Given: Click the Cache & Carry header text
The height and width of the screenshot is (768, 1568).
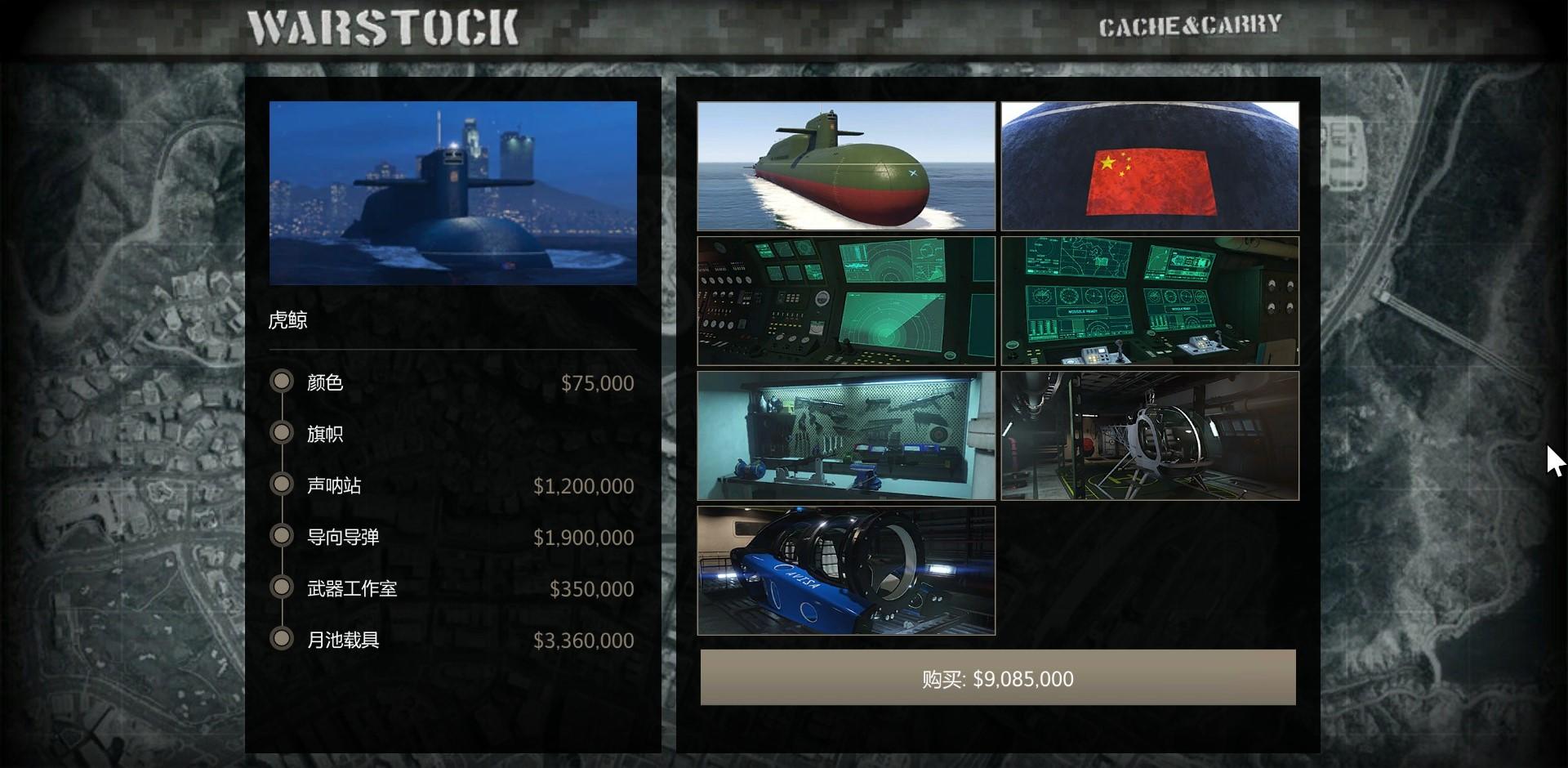Looking at the screenshot, I should pyautogui.click(x=1190, y=26).
